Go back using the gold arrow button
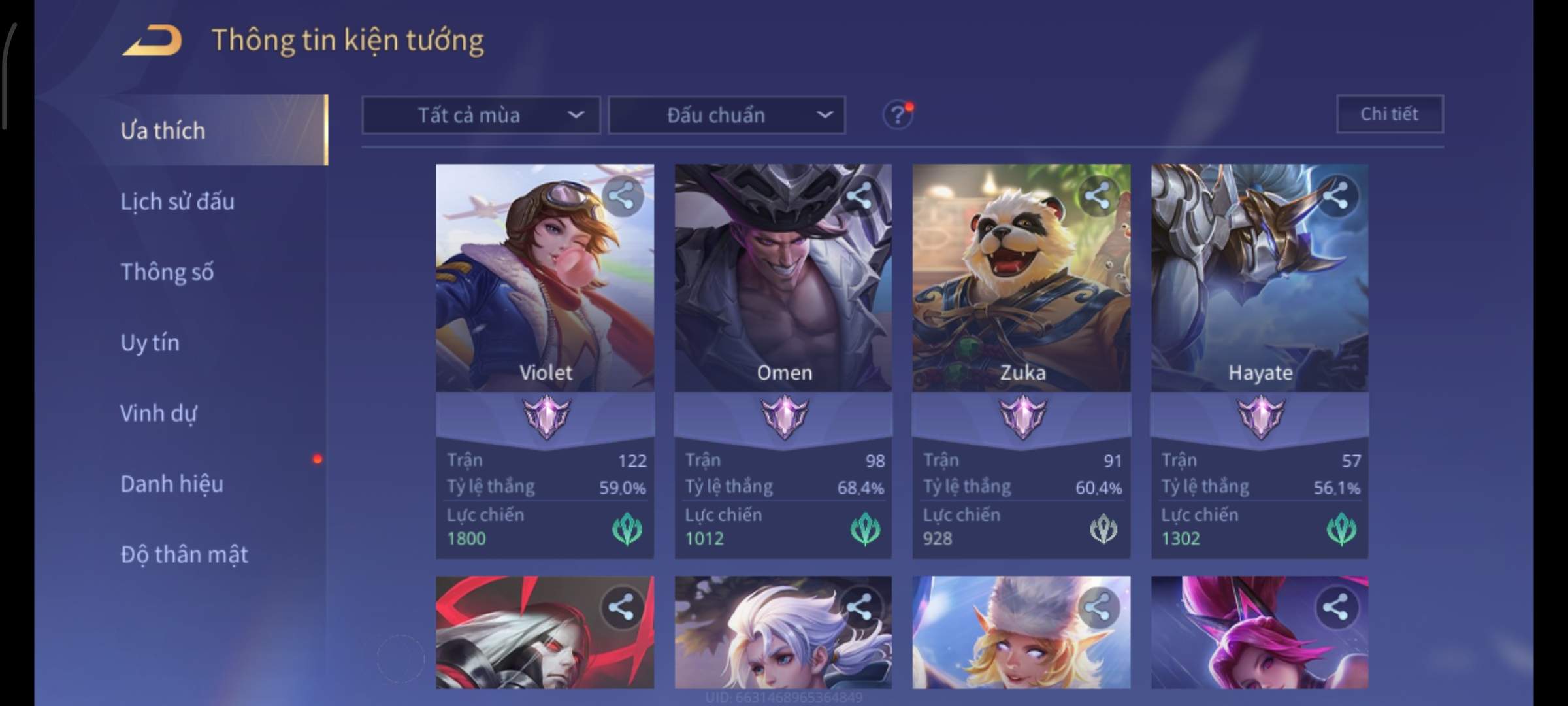Viewport: 1568px width, 706px height. [x=152, y=41]
